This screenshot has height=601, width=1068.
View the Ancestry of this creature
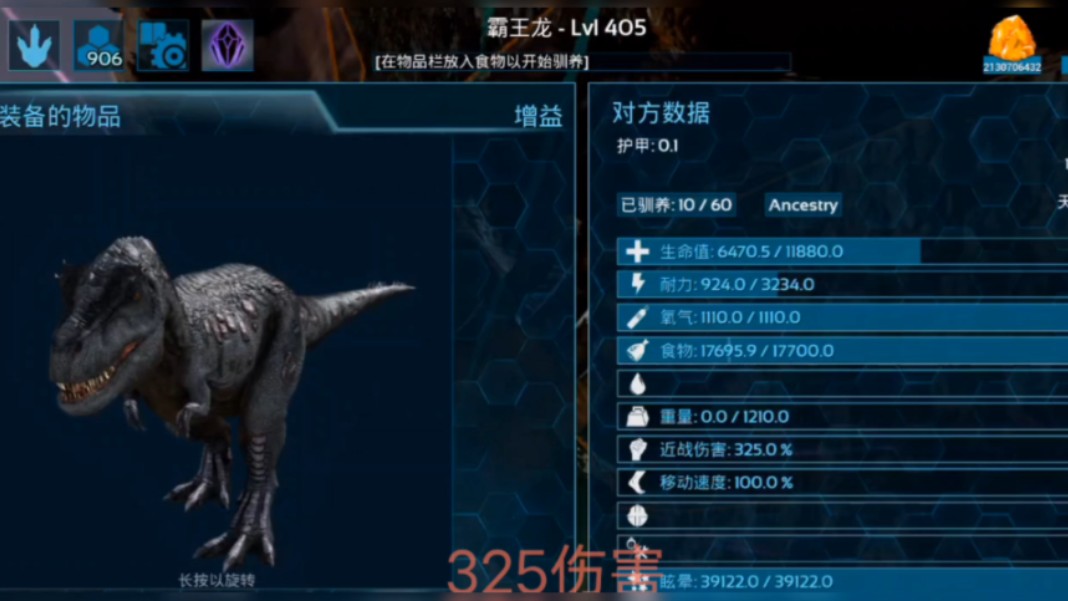tap(803, 205)
